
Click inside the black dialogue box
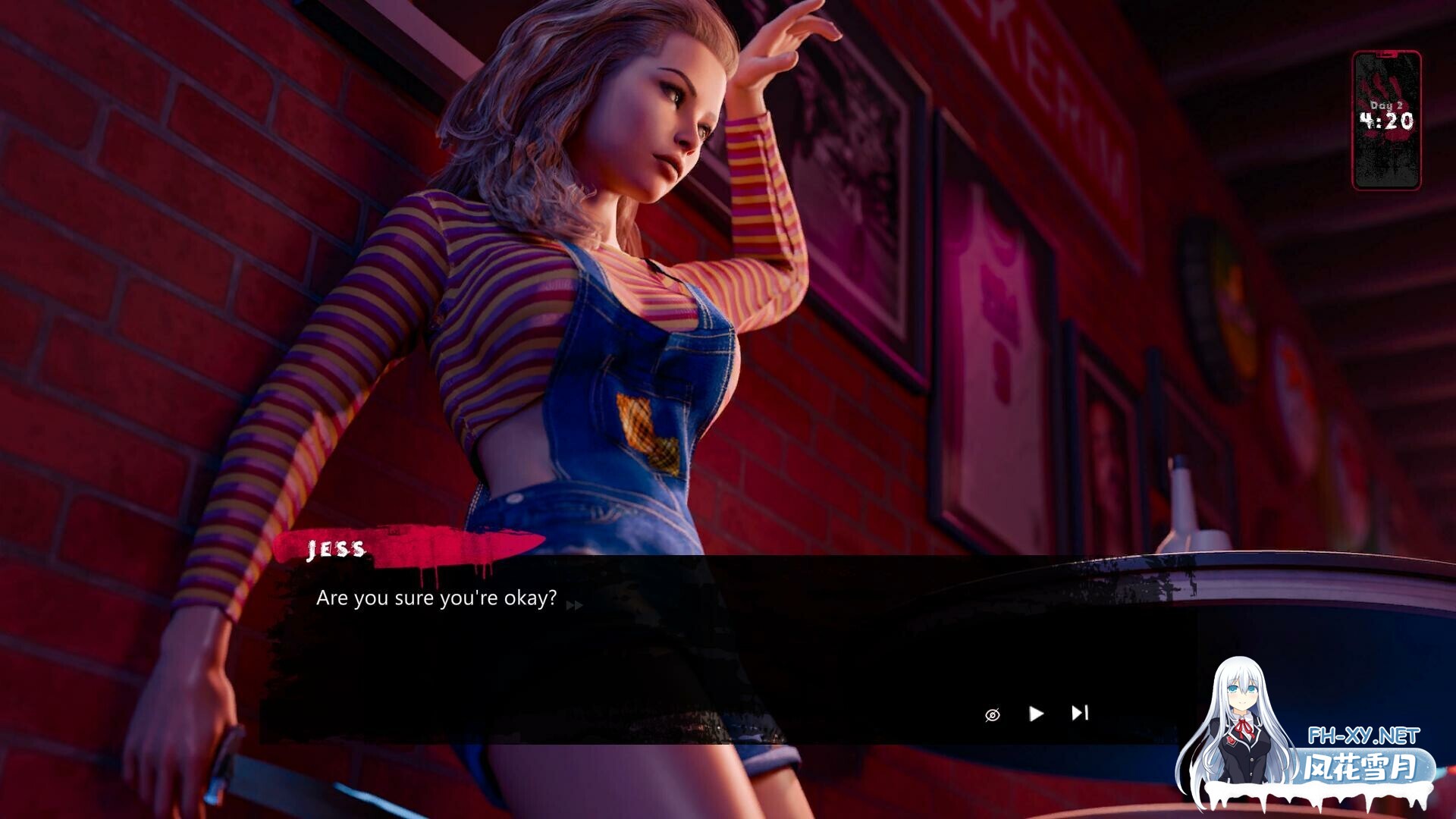point(682,652)
